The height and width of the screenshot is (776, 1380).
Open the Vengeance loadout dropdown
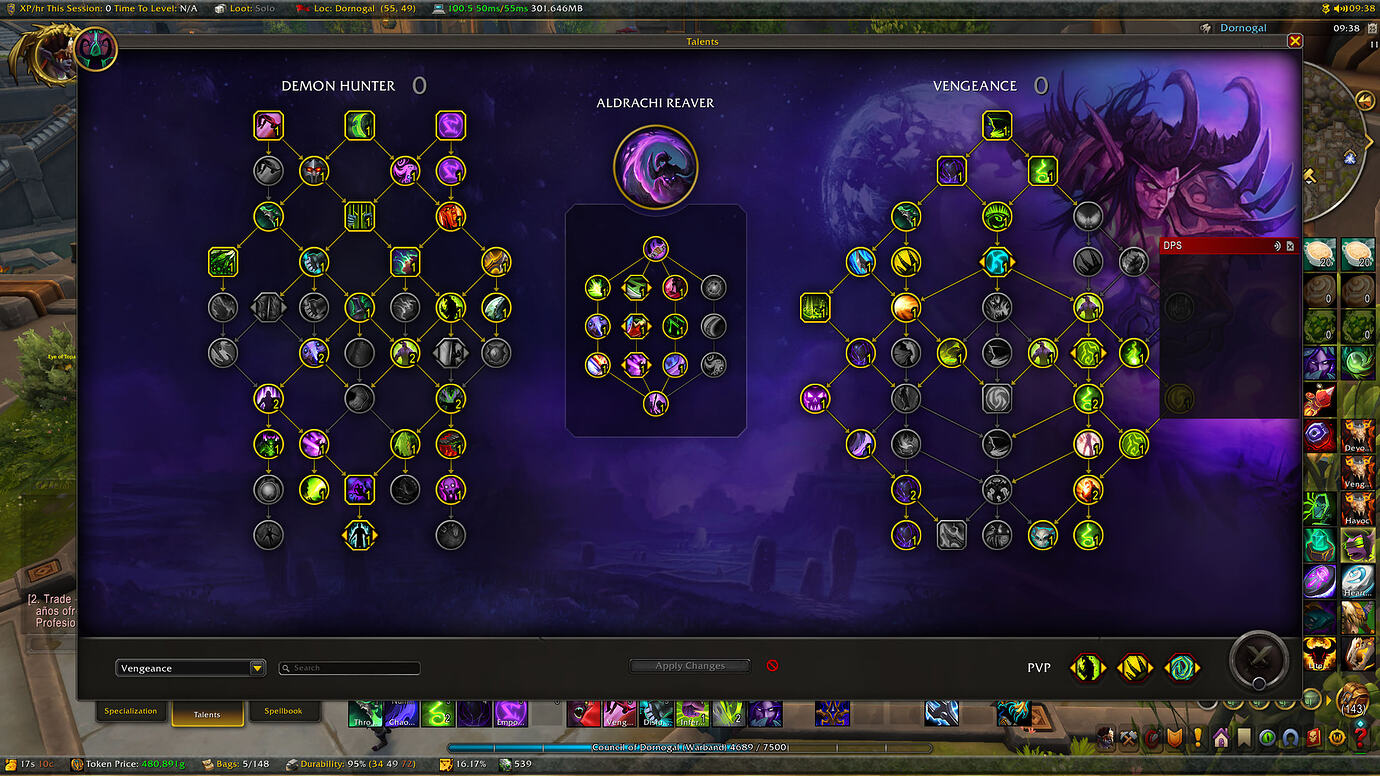(x=190, y=667)
